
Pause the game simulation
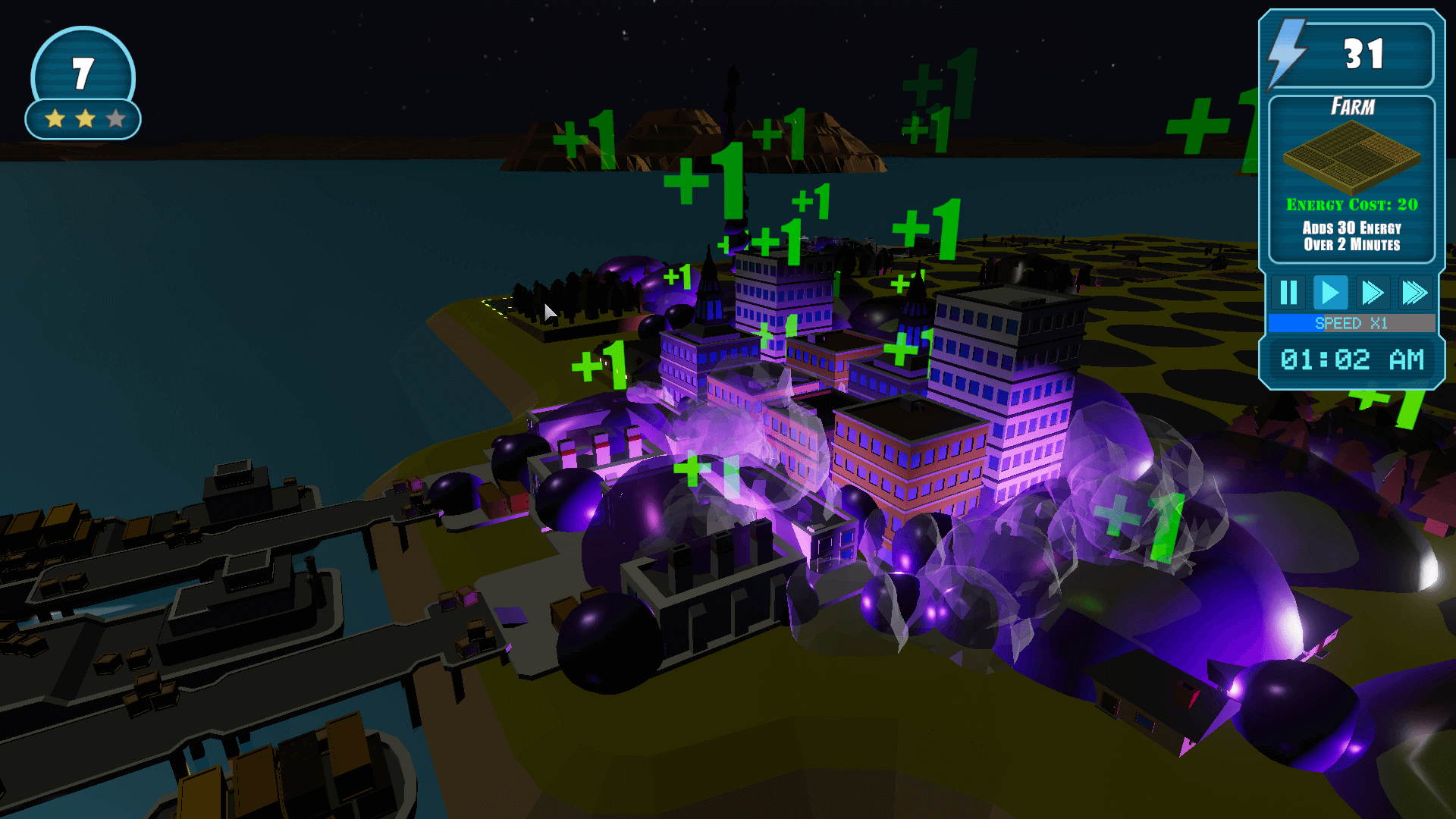pos(1288,292)
